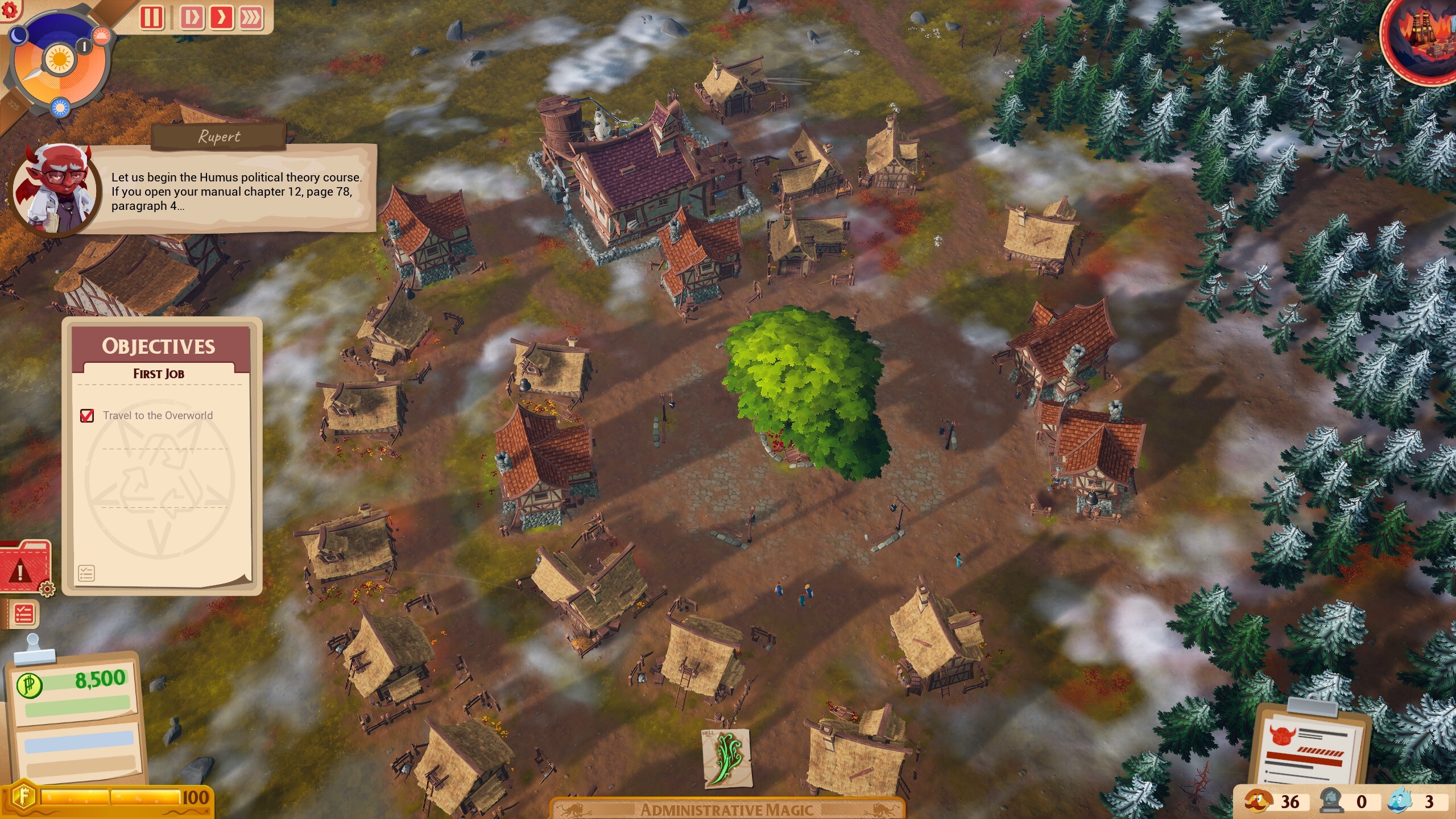Toggle the Travel to the Overworld checkbox
Viewport: 1456px width, 819px height.
[x=86, y=416]
